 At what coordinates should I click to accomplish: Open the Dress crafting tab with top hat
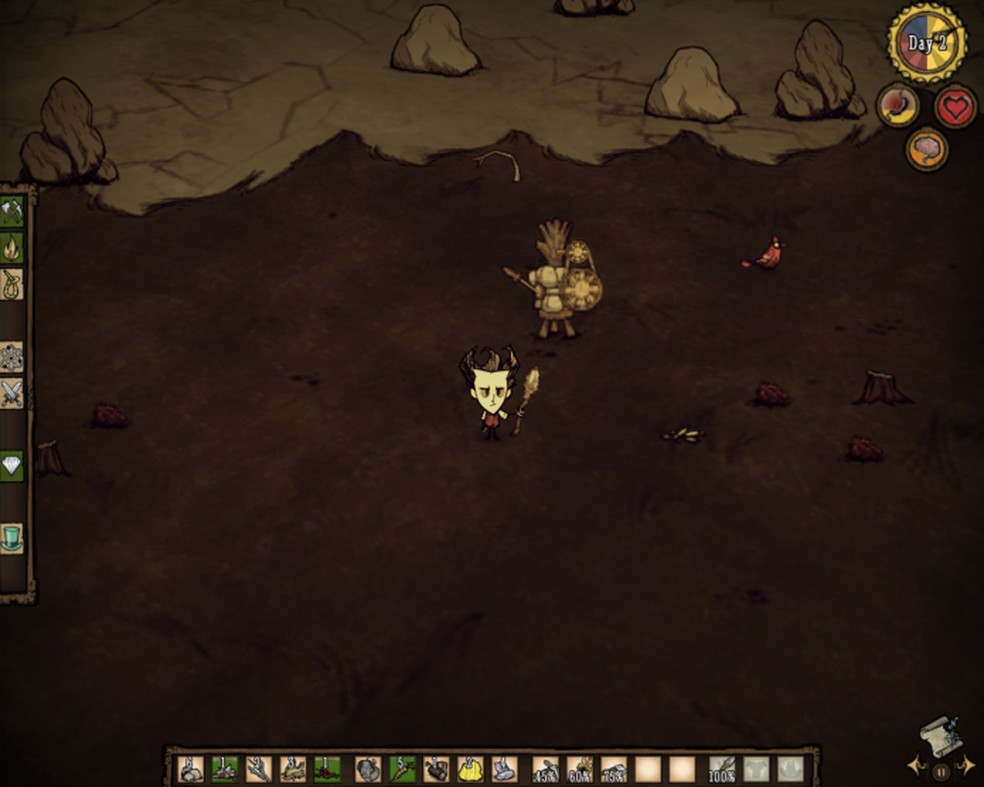pos(12,538)
